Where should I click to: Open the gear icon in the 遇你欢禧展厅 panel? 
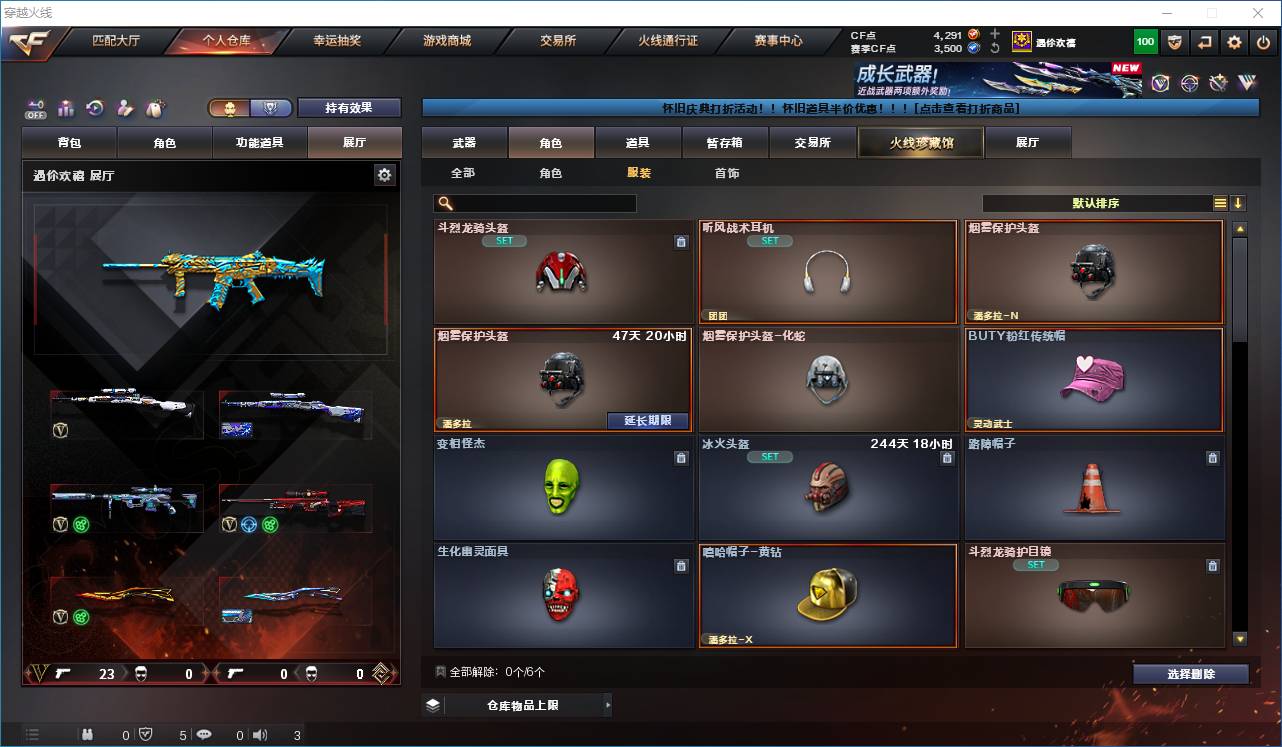coord(386,174)
